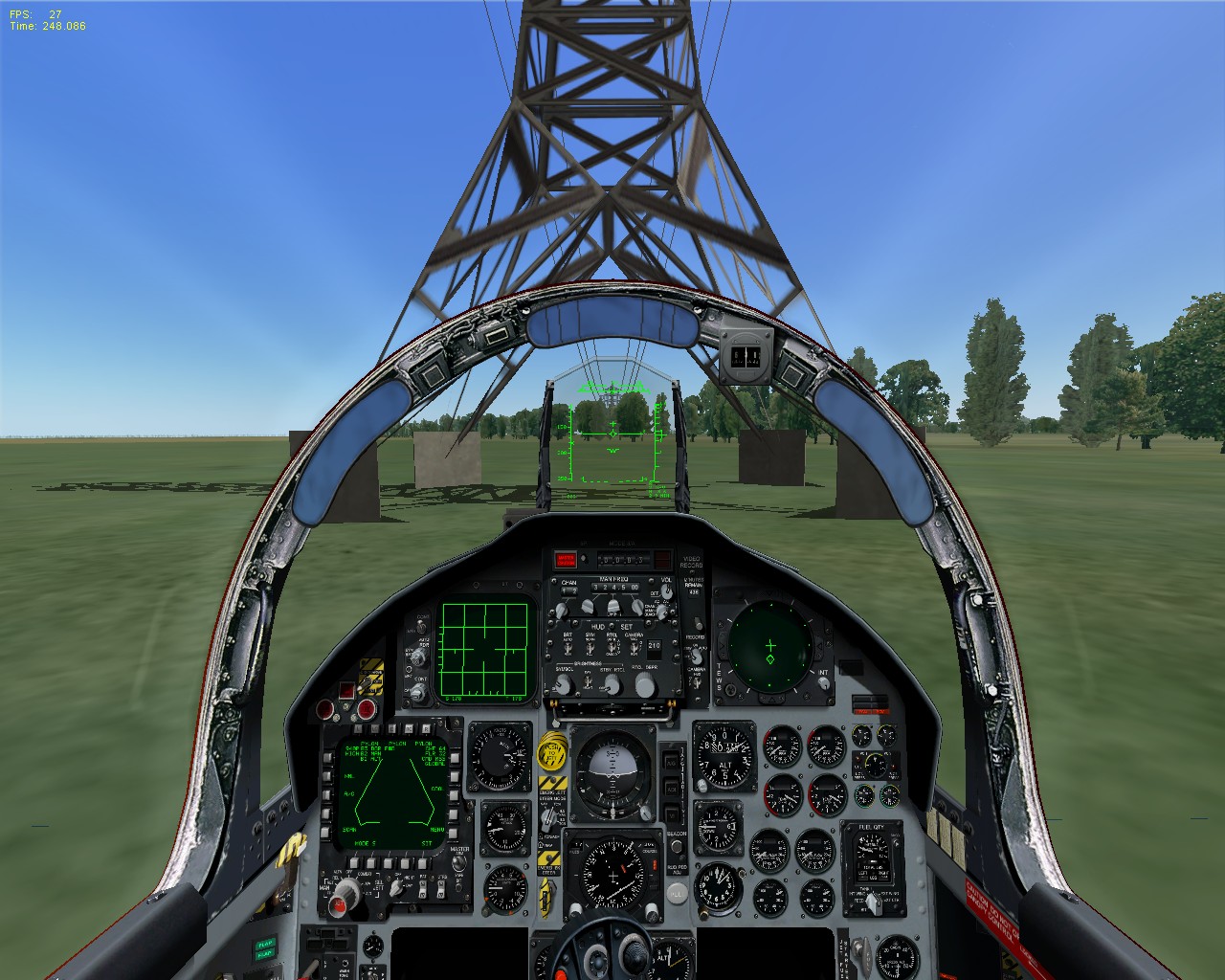Turn the FUEL QTY selector knob
The height and width of the screenshot is (980, 1225).
[x=873, y=902]
